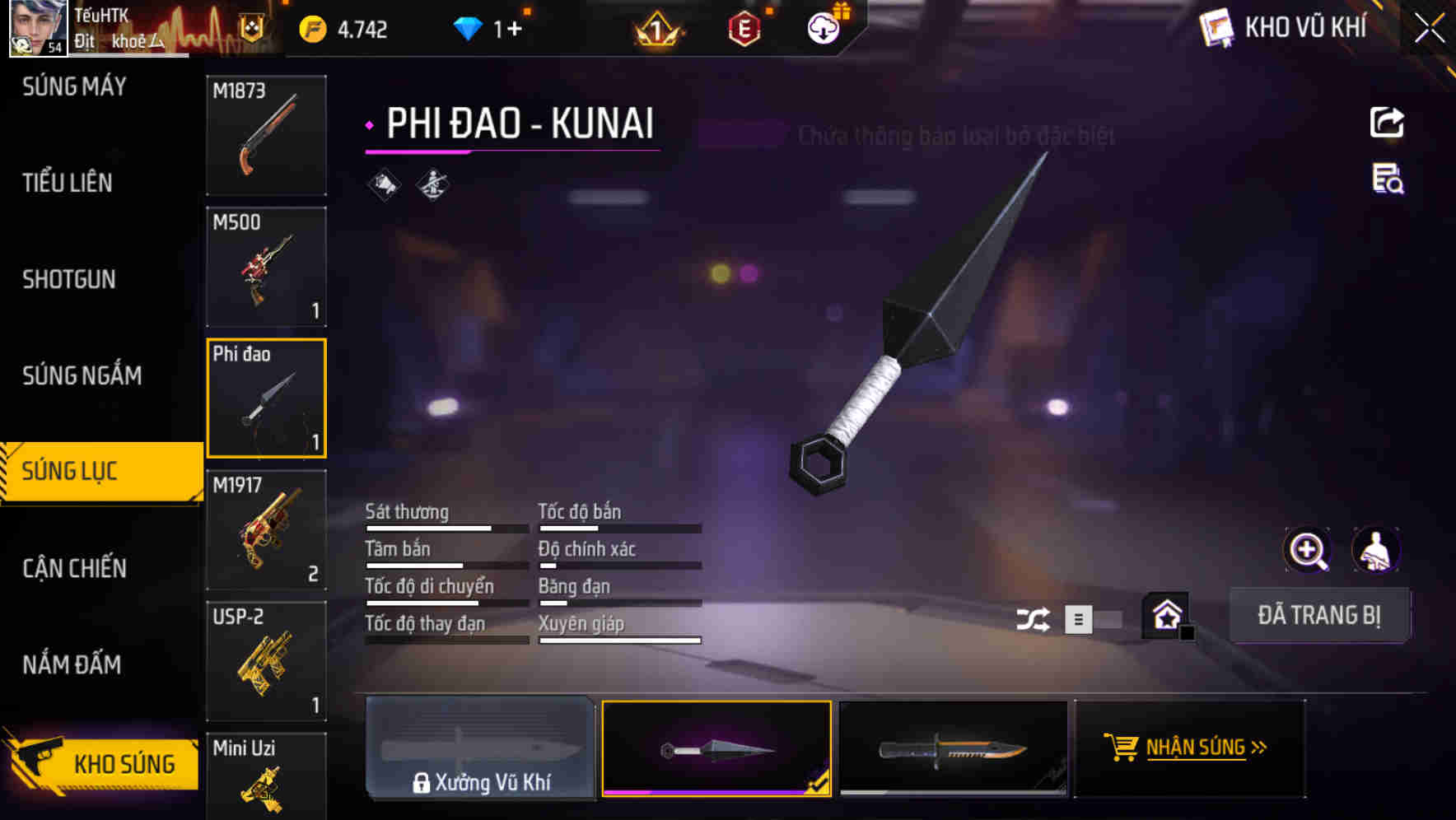Open the CẬN CHIẾN weapon category
Screen dimensions: 1456x820
pos(72,568)
